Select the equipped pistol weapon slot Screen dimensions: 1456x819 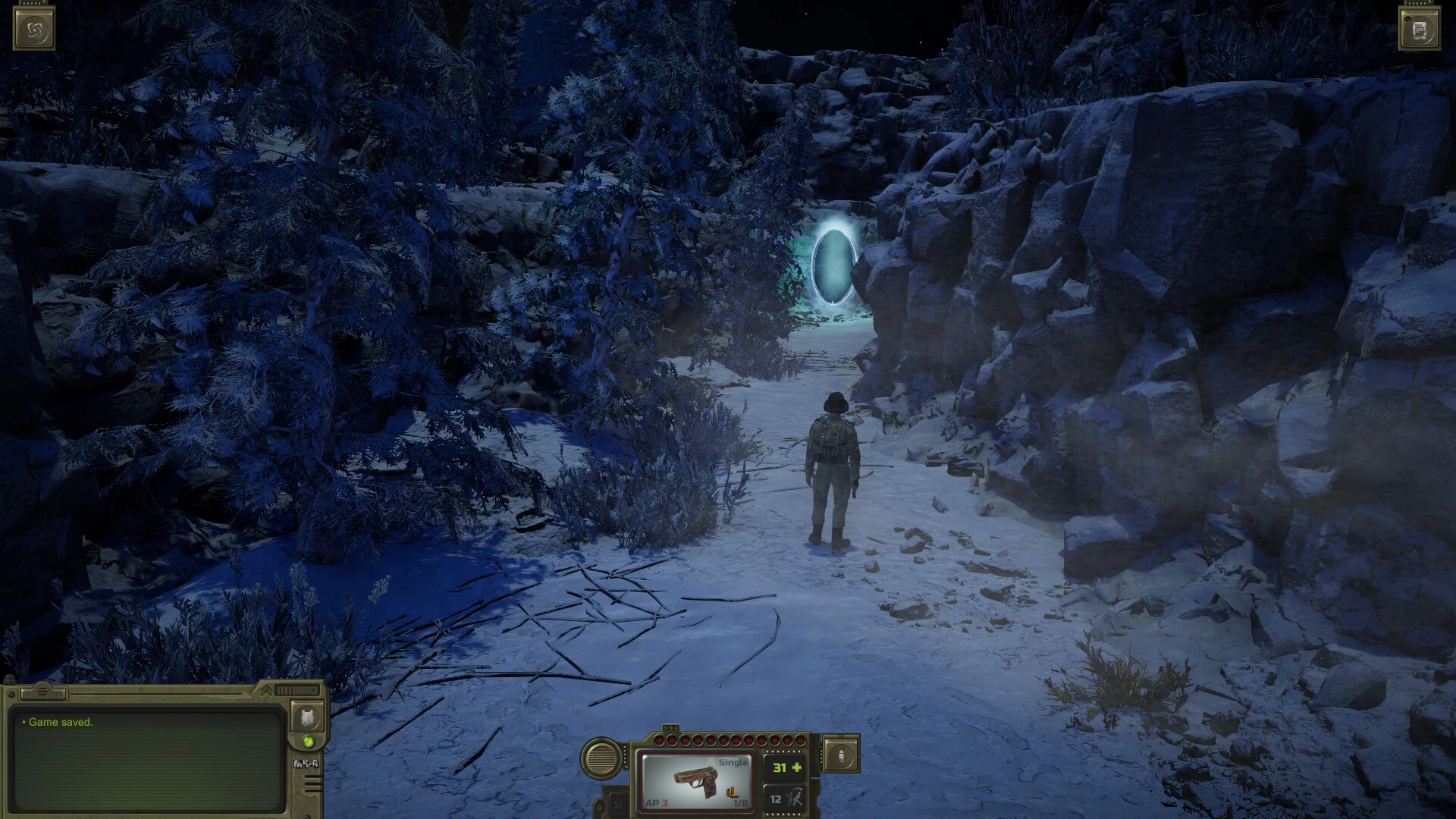695,780
